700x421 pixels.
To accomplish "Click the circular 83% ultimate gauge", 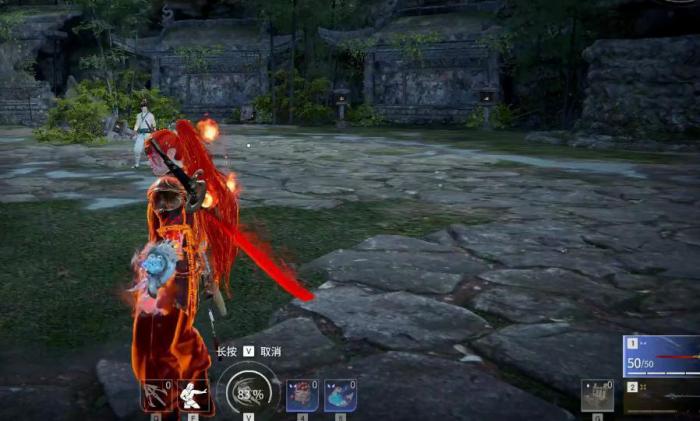I will [248, 393].
